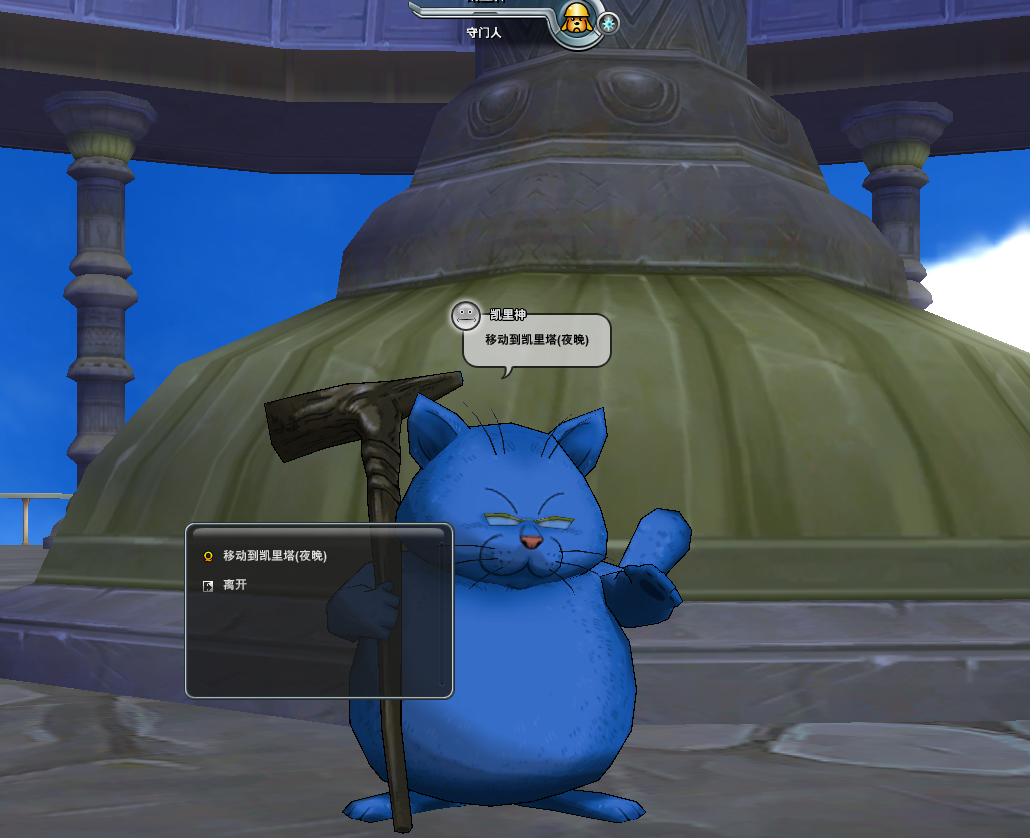The height and width of the screenshot is (838, 1030).
Task: Select 离开 to leave the conversation
Action: click(x=234, y=585)
